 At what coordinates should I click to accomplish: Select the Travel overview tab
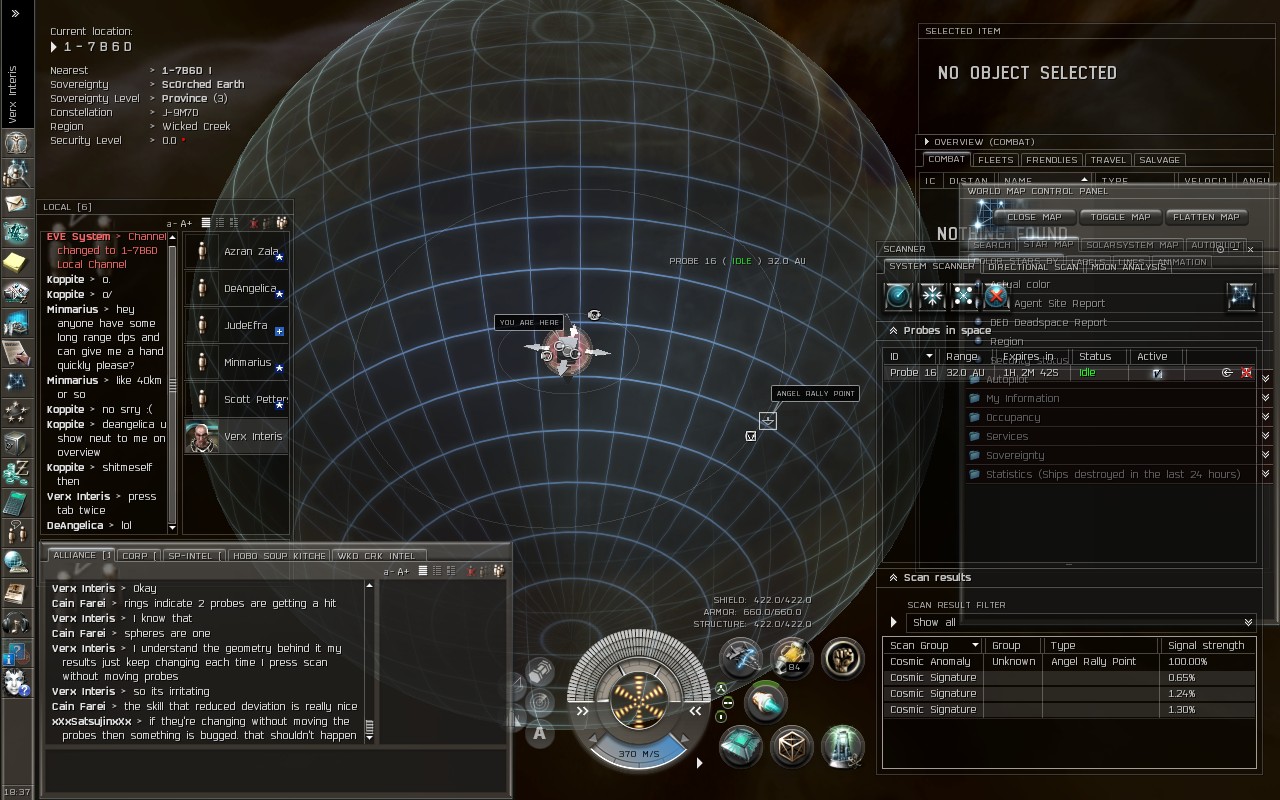pyautogui.click(x=1108, y=160)
